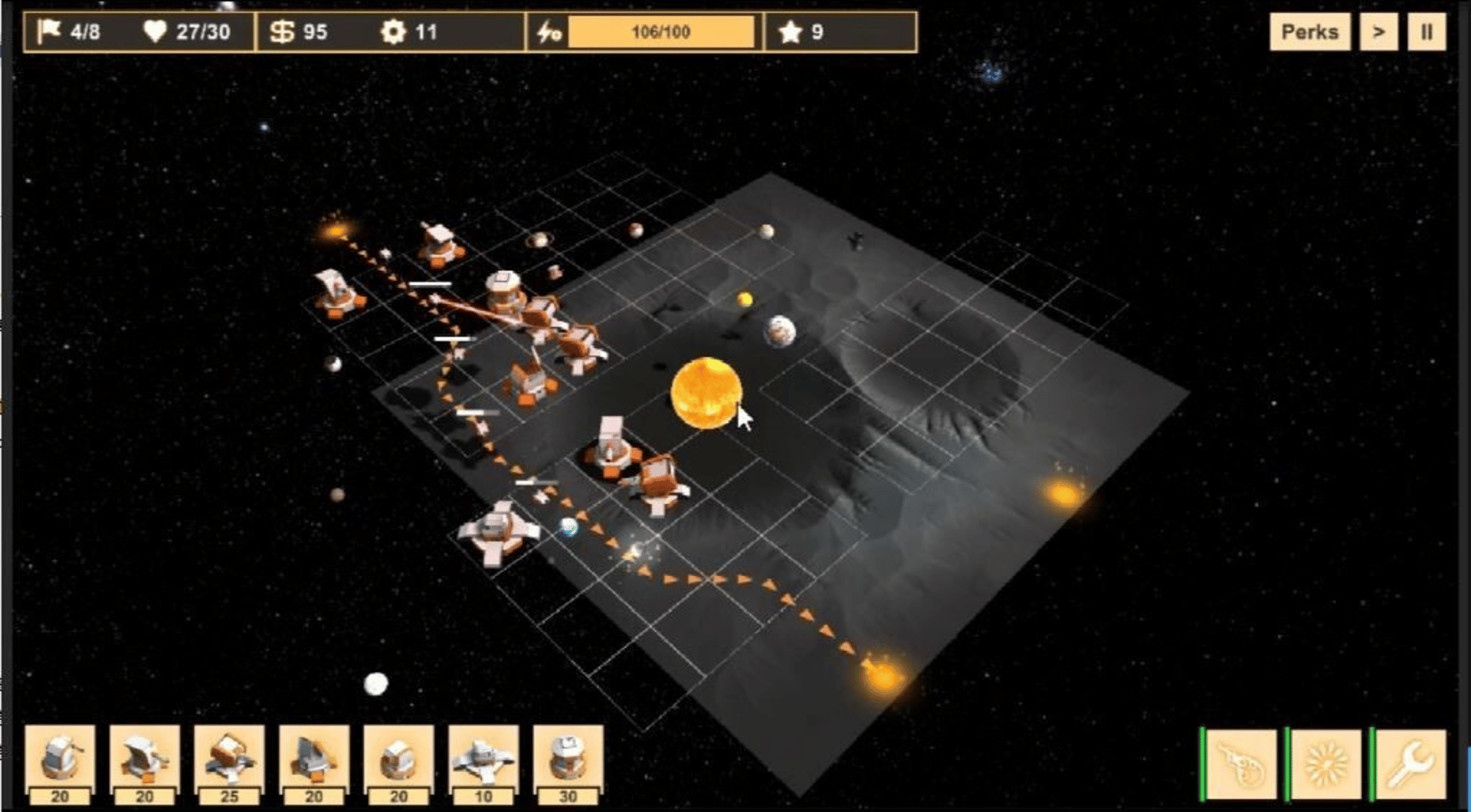Viewport: 1471px width, 812px height.
Task: Click the fast-forward arrow button
Action: [1378, 32]
